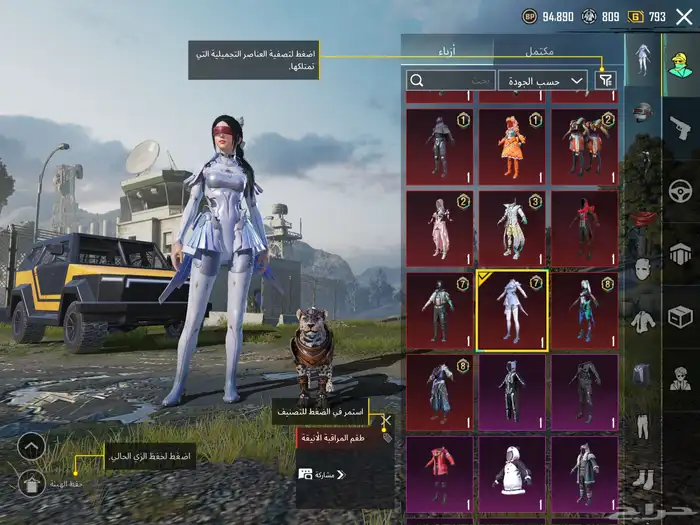700x525 pixels.
Task: Open the pistol weapons category
Action: point(680,127)
